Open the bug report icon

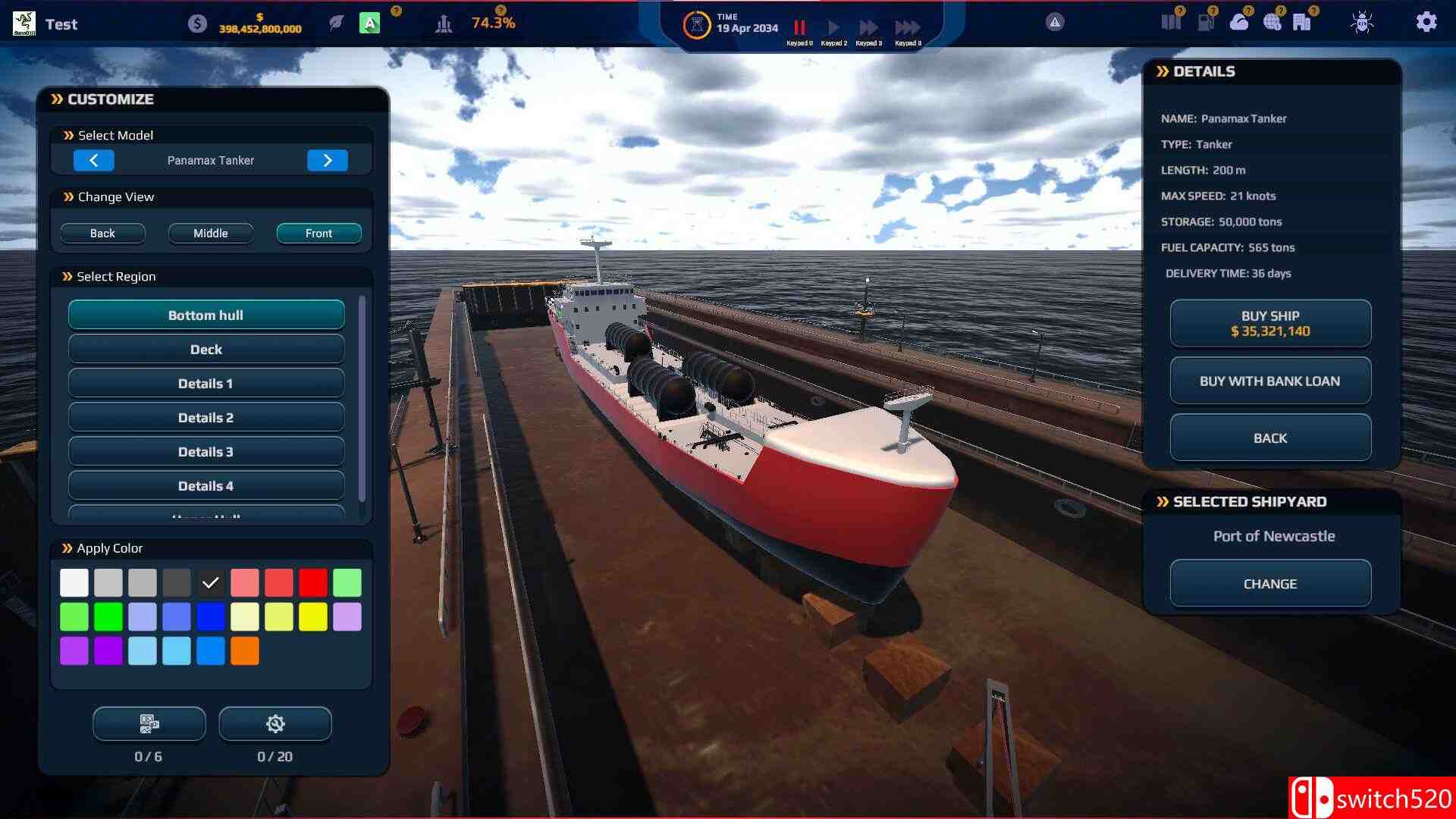1361,22
